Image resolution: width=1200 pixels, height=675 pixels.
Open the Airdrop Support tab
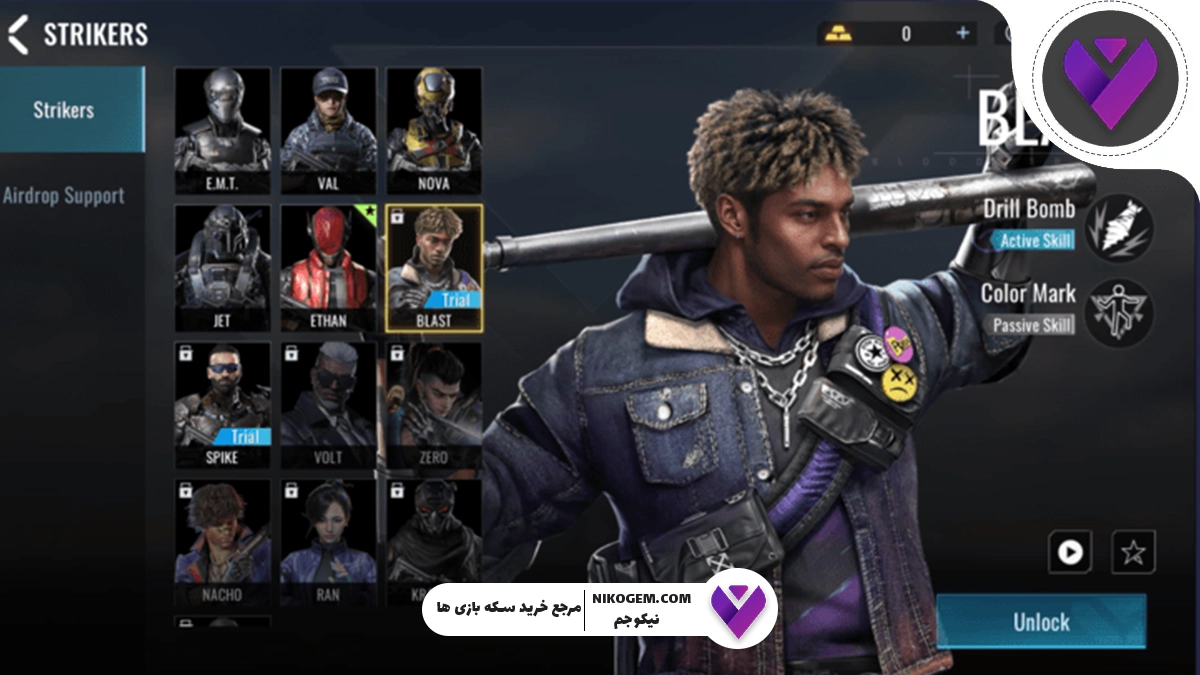(x=64, y=196)
